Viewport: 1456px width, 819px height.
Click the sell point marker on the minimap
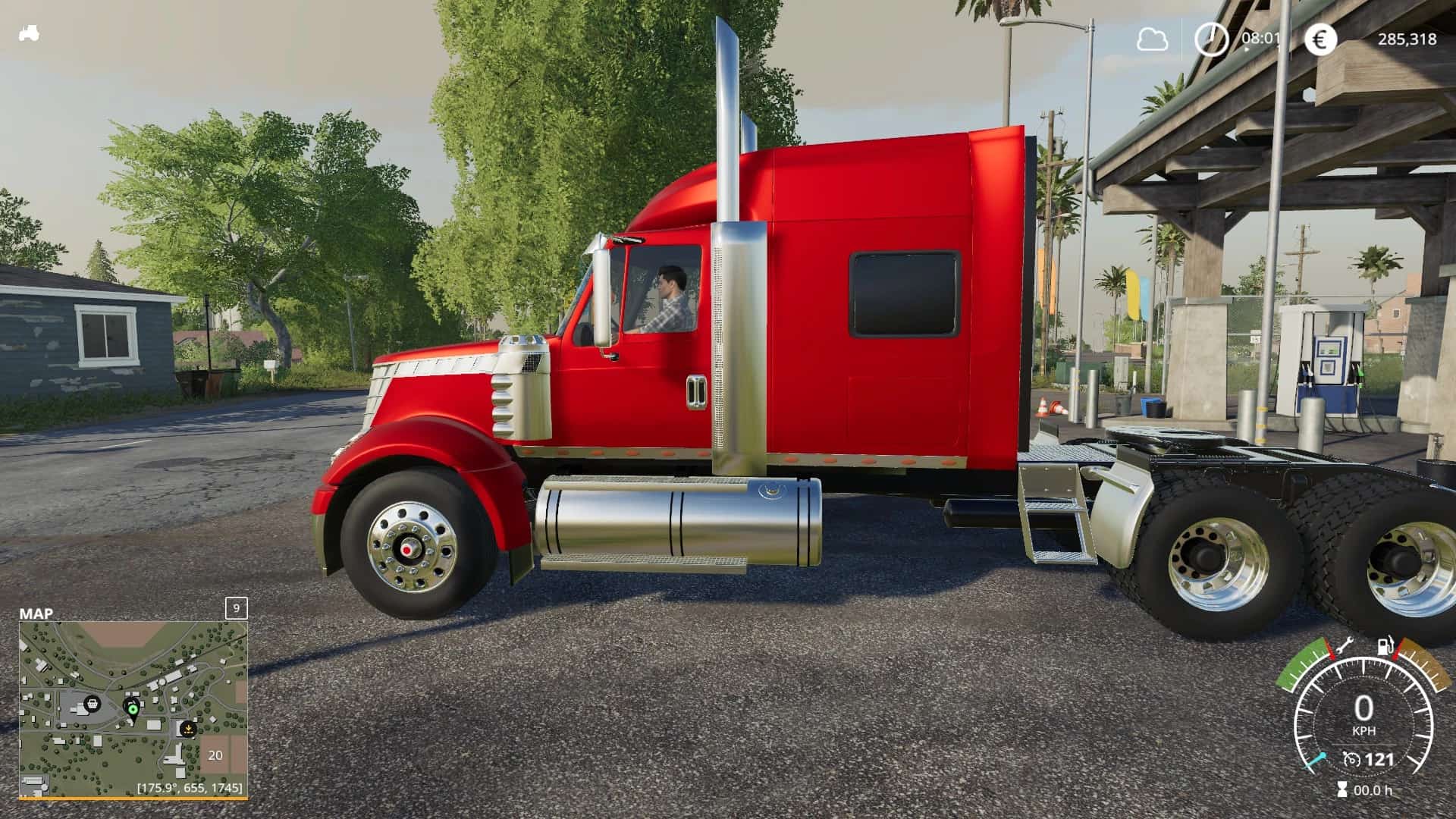[188, 729]
